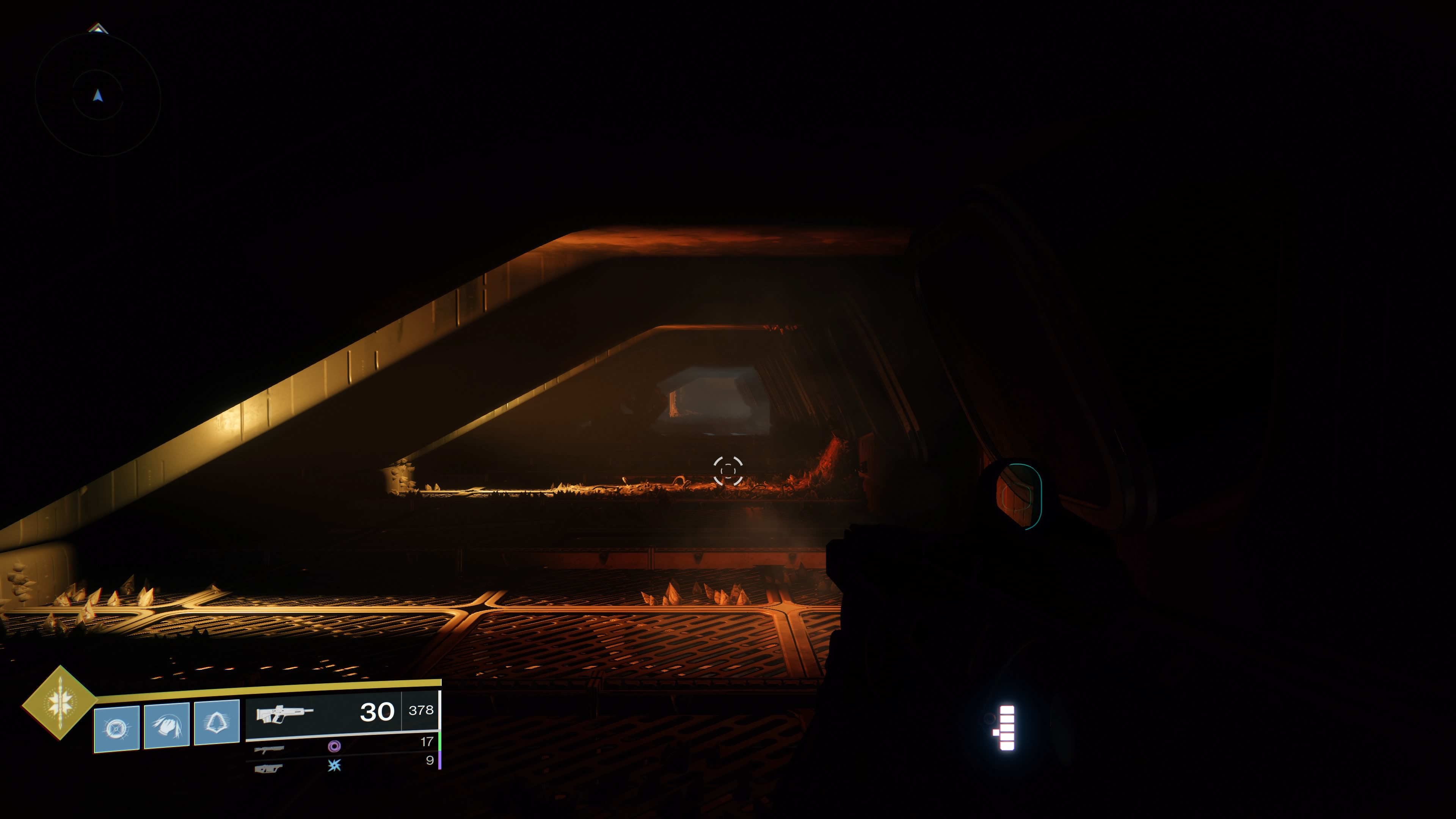Switch to the shotgun in the second weapon slot
This screenshot has width=1456, height=819.
269,749
